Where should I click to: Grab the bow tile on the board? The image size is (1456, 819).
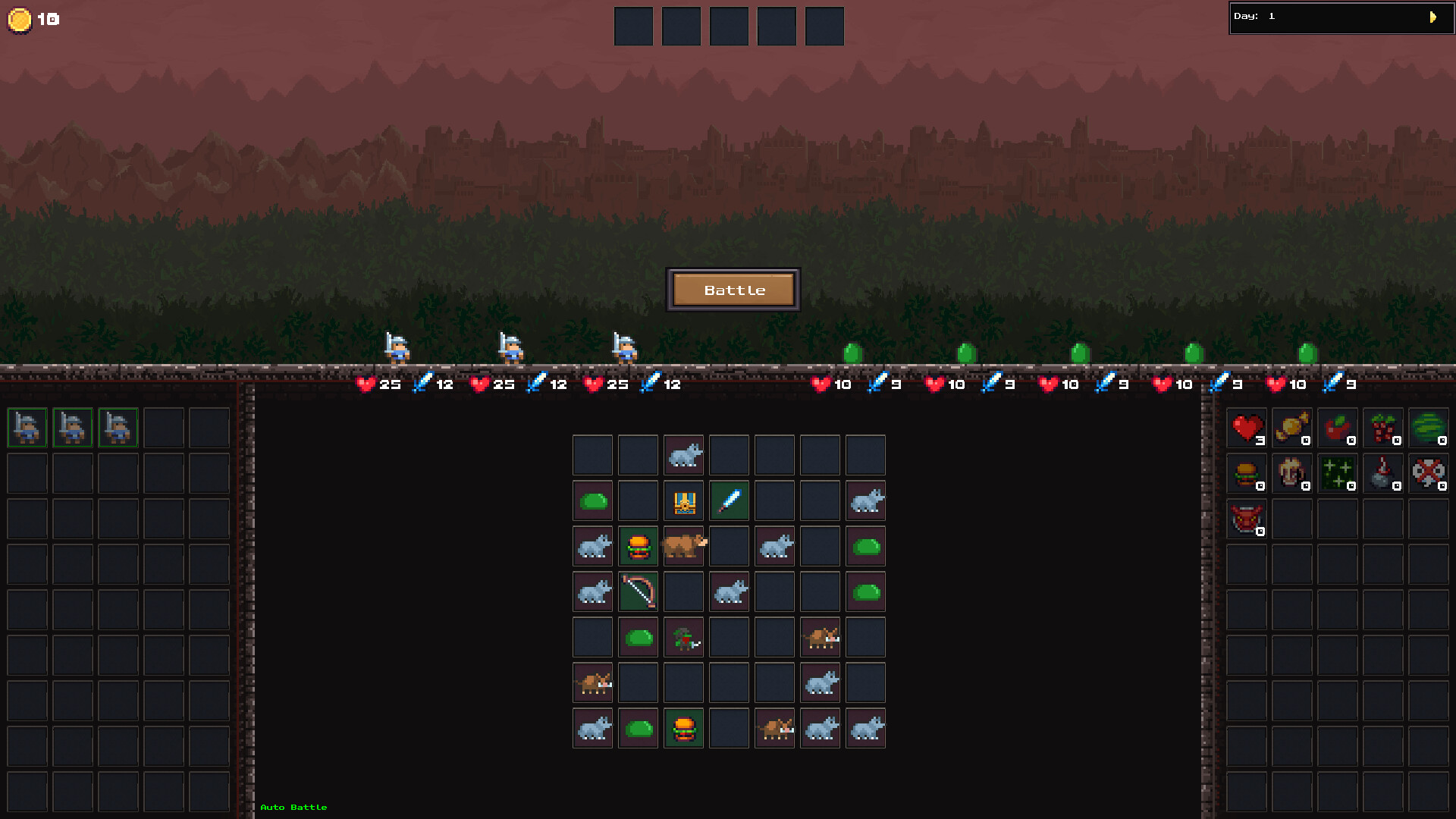(638, 591)
